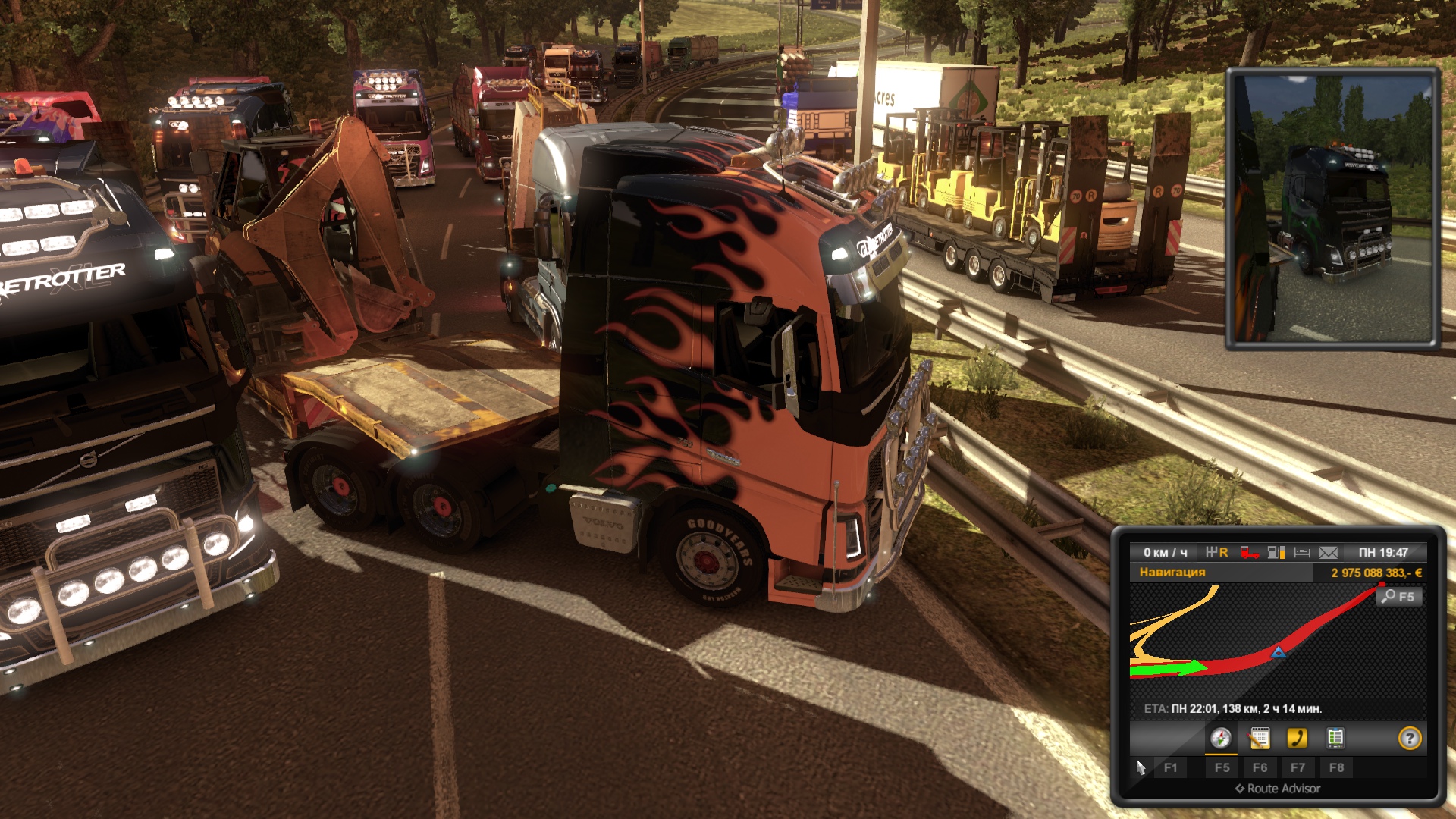This screenshot has height=819, width=1456.
Task: Click the mirror camera view panel
Action: coord(1333,209)
